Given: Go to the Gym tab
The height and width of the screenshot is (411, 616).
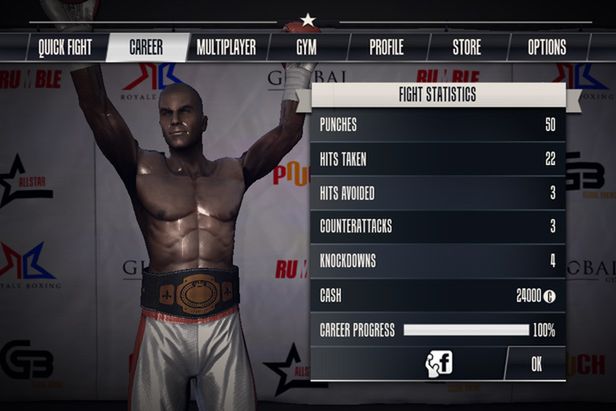Looking at the screenshot, I should coord(306,47).
